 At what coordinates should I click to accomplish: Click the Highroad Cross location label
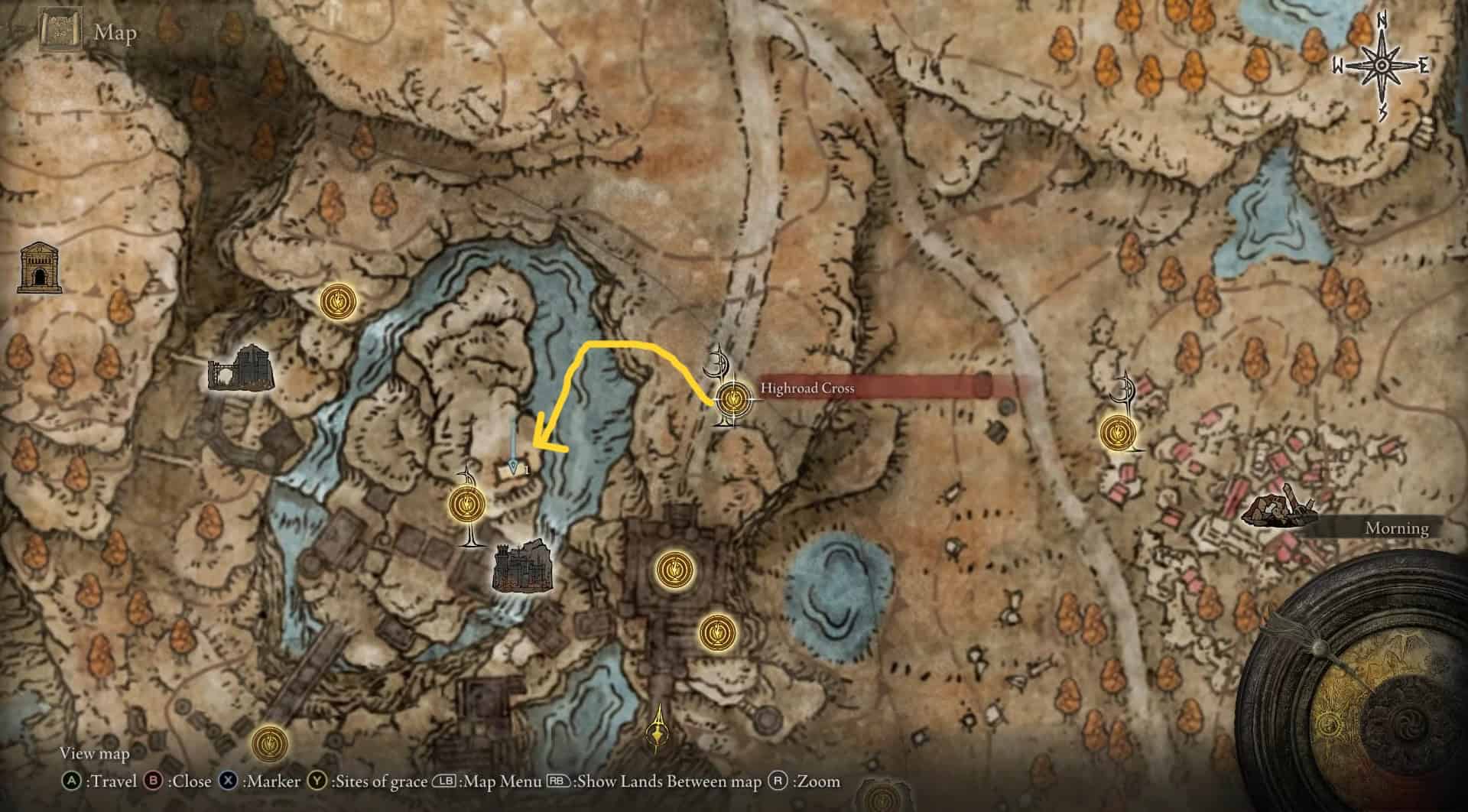[x=807, y=388]
